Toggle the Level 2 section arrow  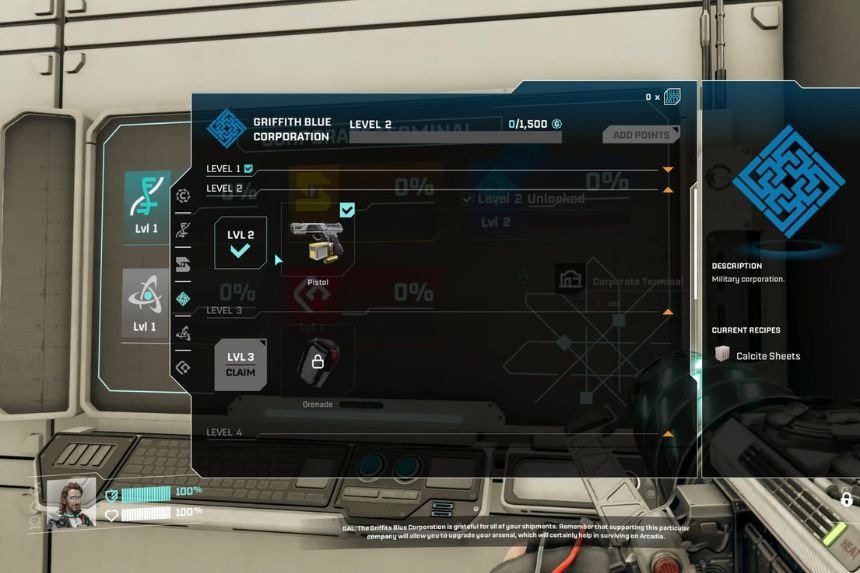pos(668,188)
